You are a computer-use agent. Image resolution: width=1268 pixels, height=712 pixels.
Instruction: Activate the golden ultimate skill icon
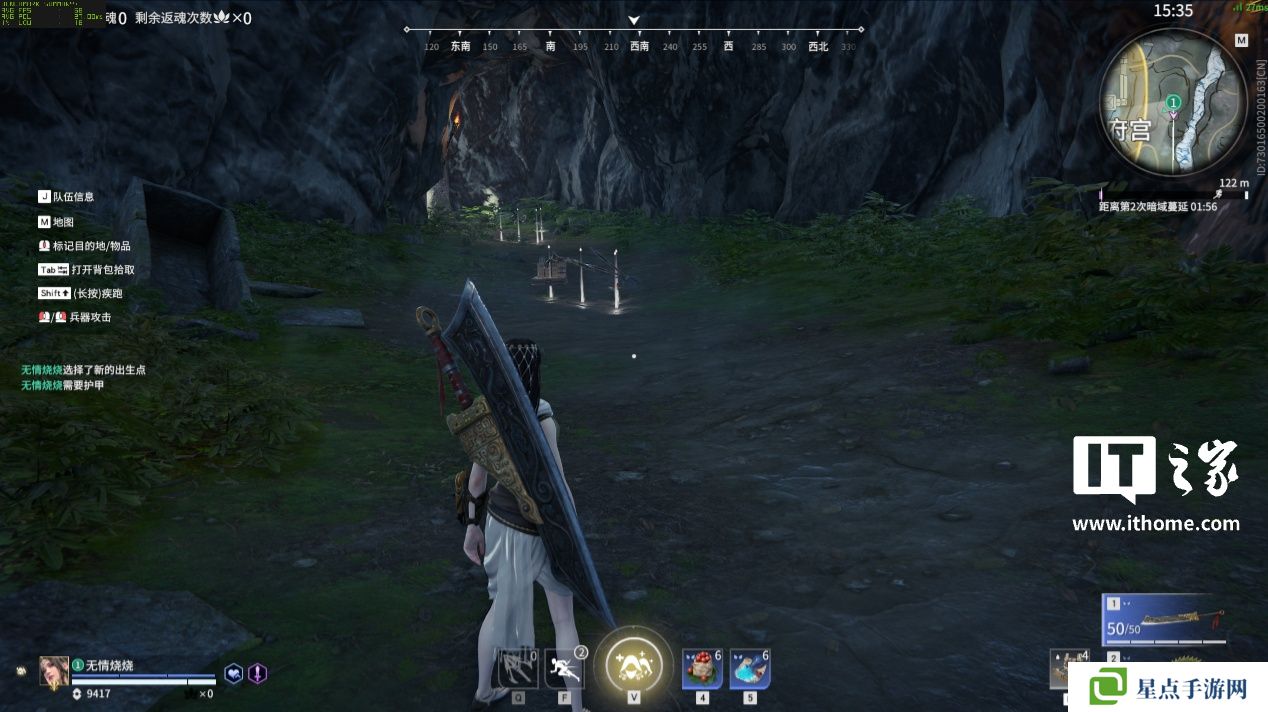tap(633, 664)
